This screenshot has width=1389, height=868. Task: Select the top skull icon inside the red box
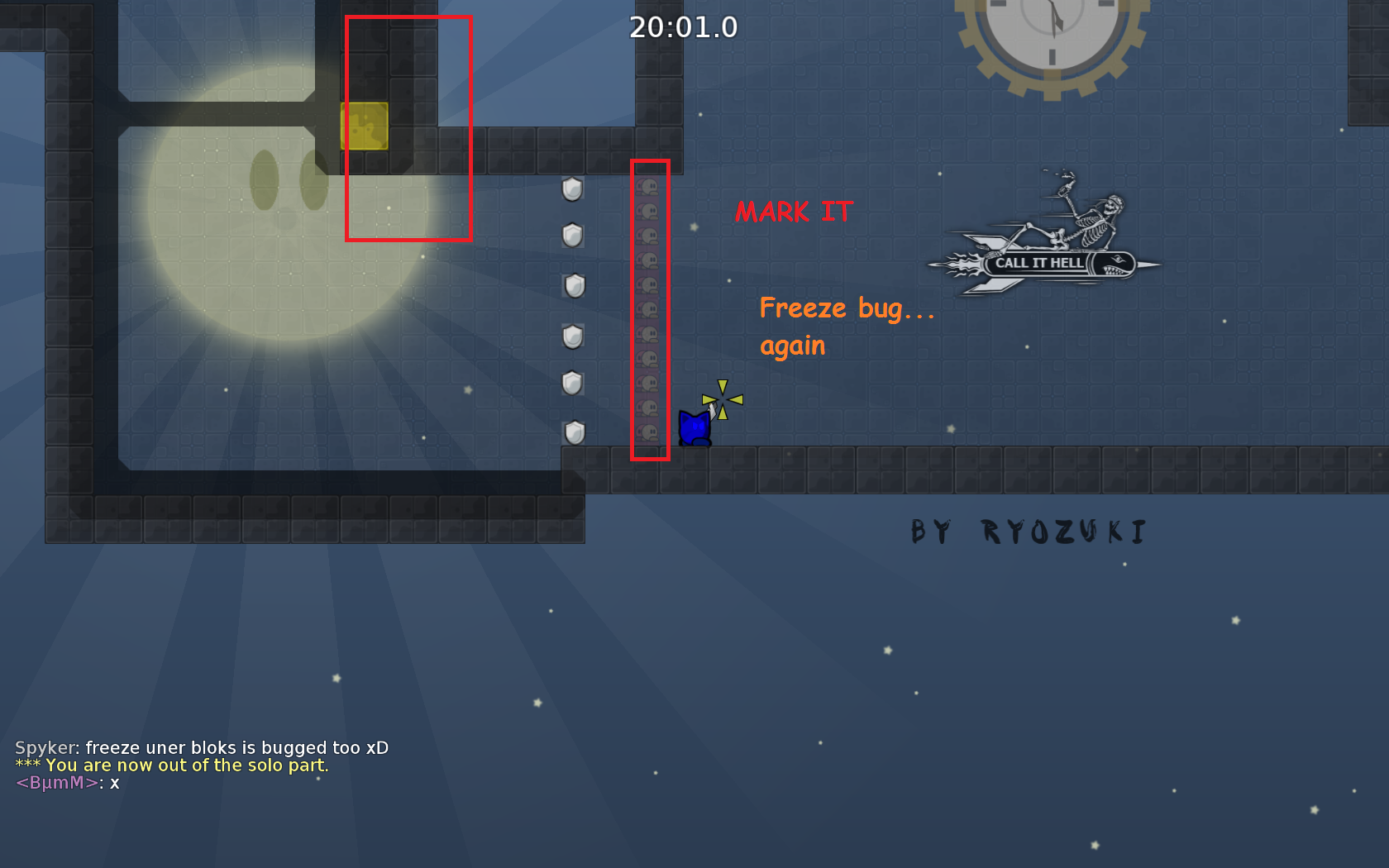click(650, 188)
